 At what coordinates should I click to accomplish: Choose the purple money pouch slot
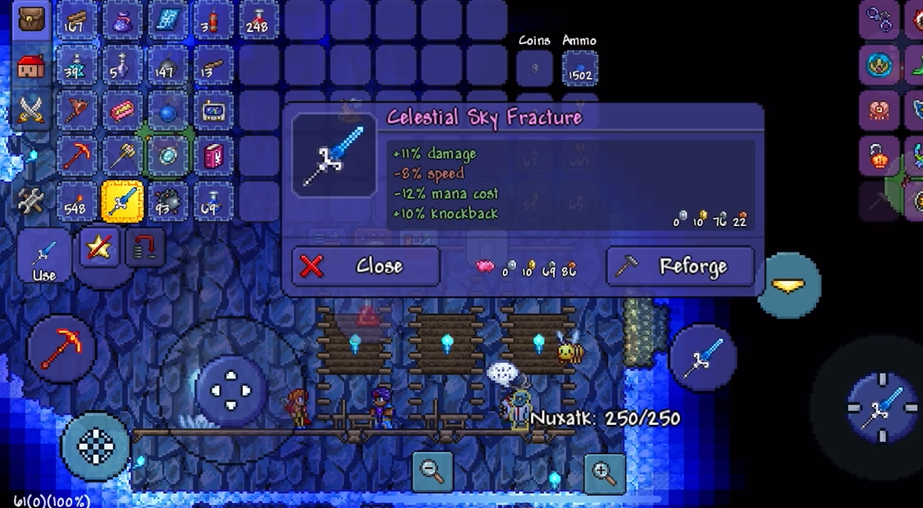(x=122, y=21)
